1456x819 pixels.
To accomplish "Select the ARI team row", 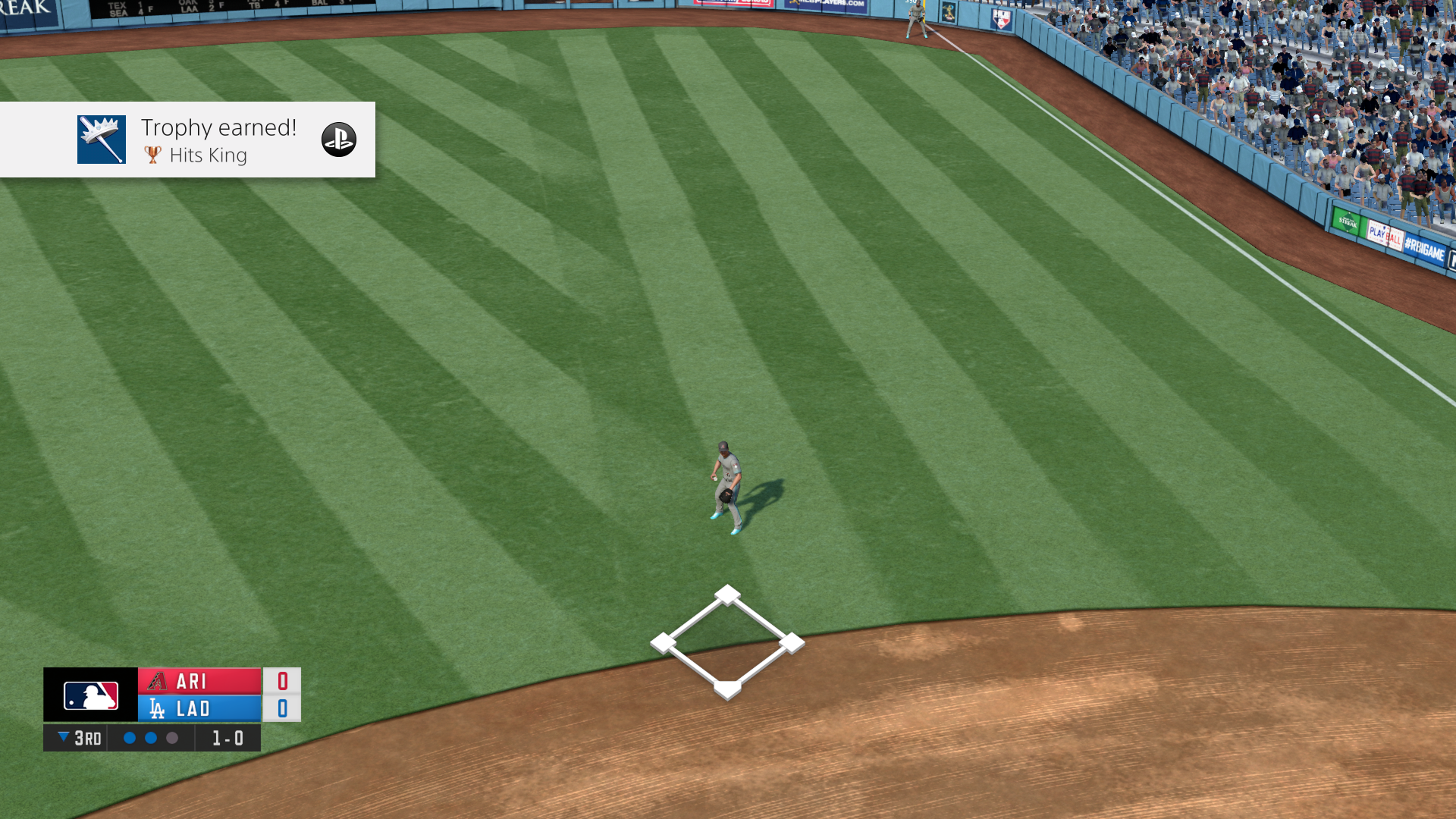I will [199, 681].
